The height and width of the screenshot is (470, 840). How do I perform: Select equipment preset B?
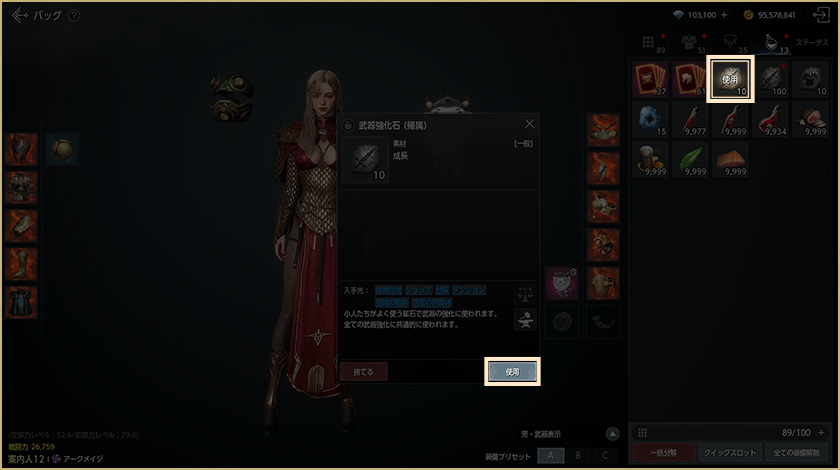tap(576, 455)
